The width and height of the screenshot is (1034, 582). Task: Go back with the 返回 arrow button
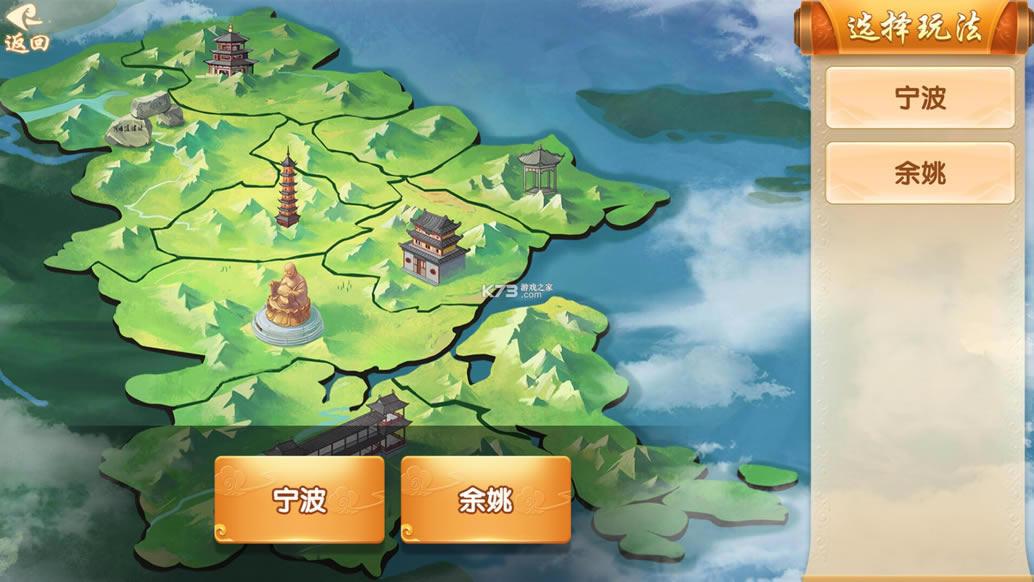click(26, 27)
